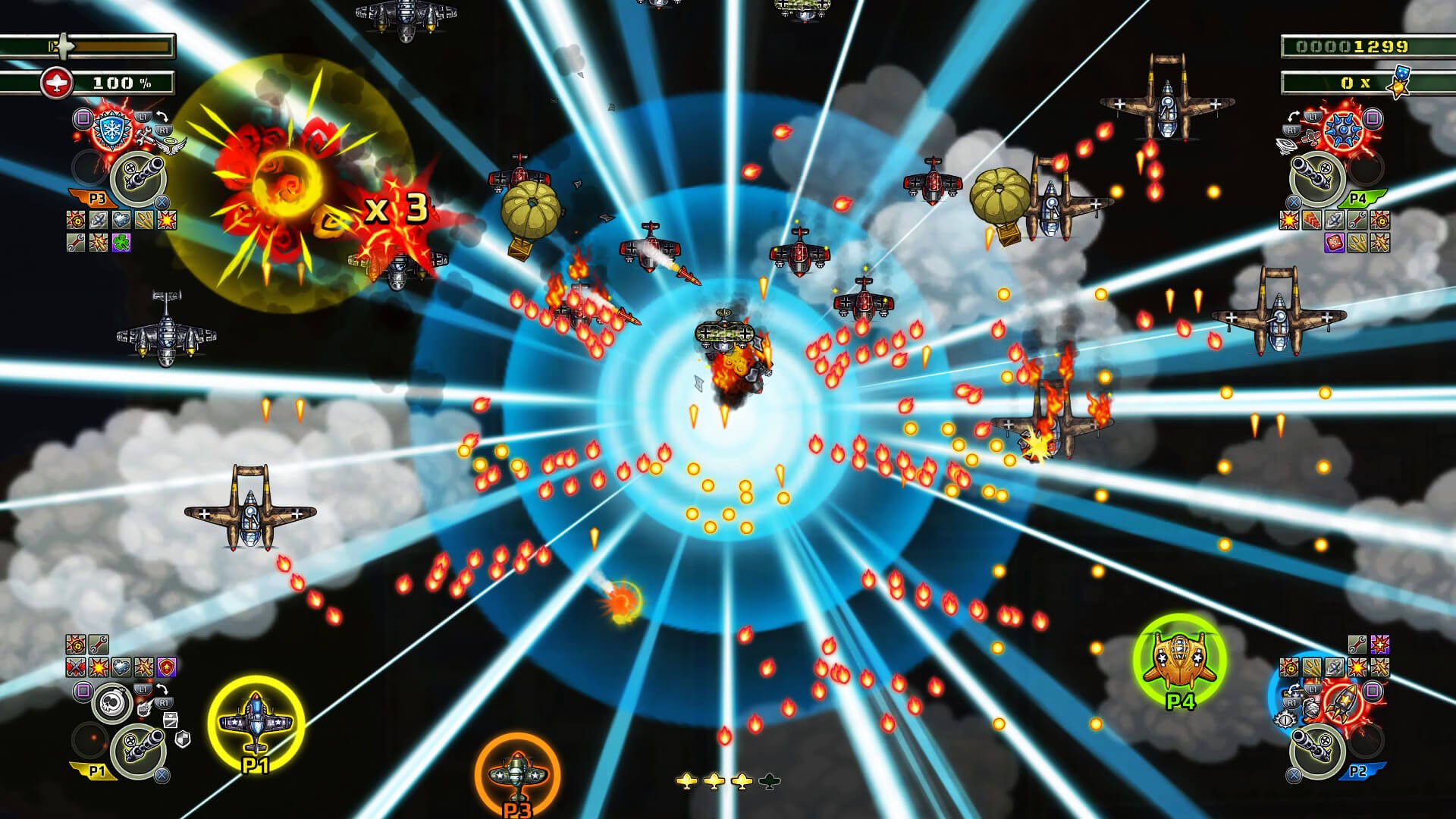The image size is (1456, 819).
Task: Select P3's silver heart perk icon
Action: coord(121,221)
